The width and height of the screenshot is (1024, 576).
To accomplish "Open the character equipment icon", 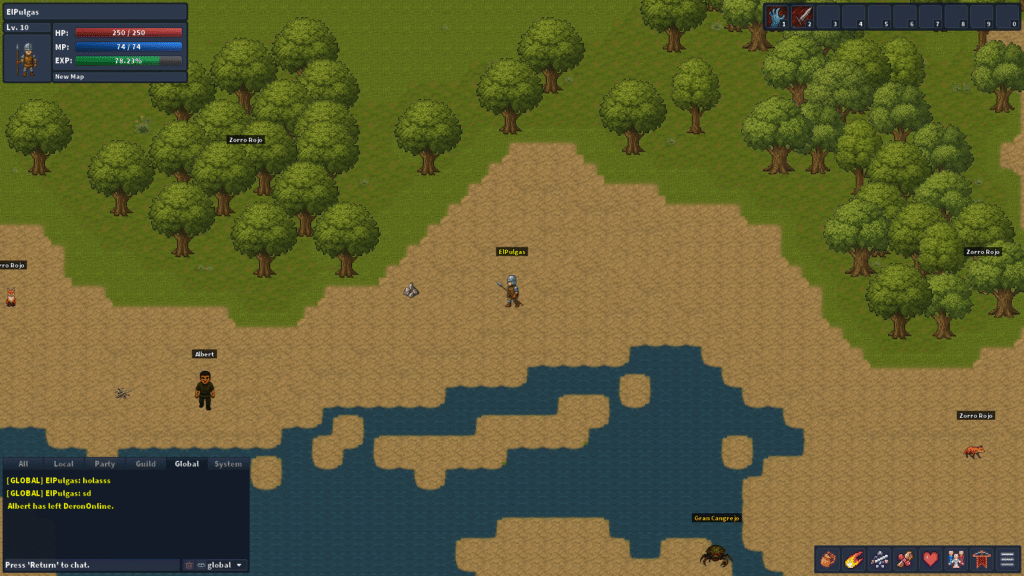I will click(879, 559).
